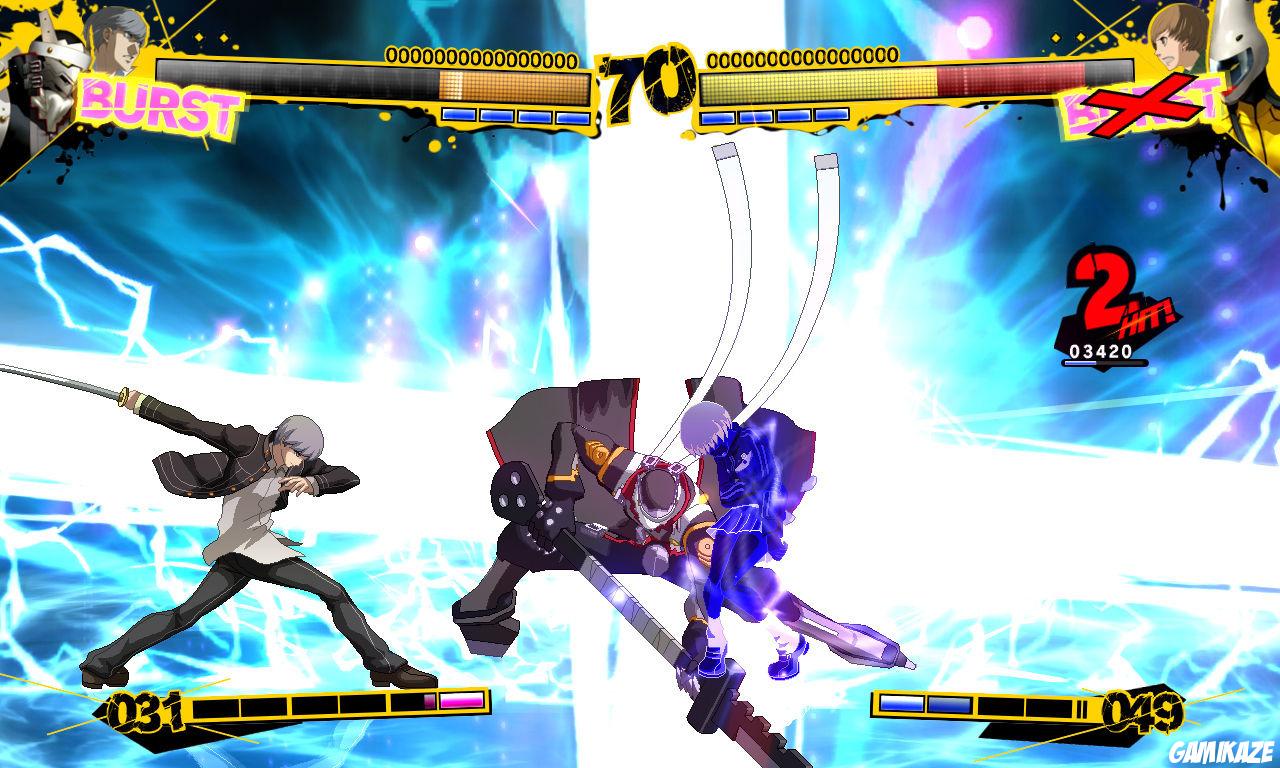This screenshot has height=768, width=1280.
Task: Click the pink BURST indicator on the left
Action: pyautogui.click(x=160, y=104)
